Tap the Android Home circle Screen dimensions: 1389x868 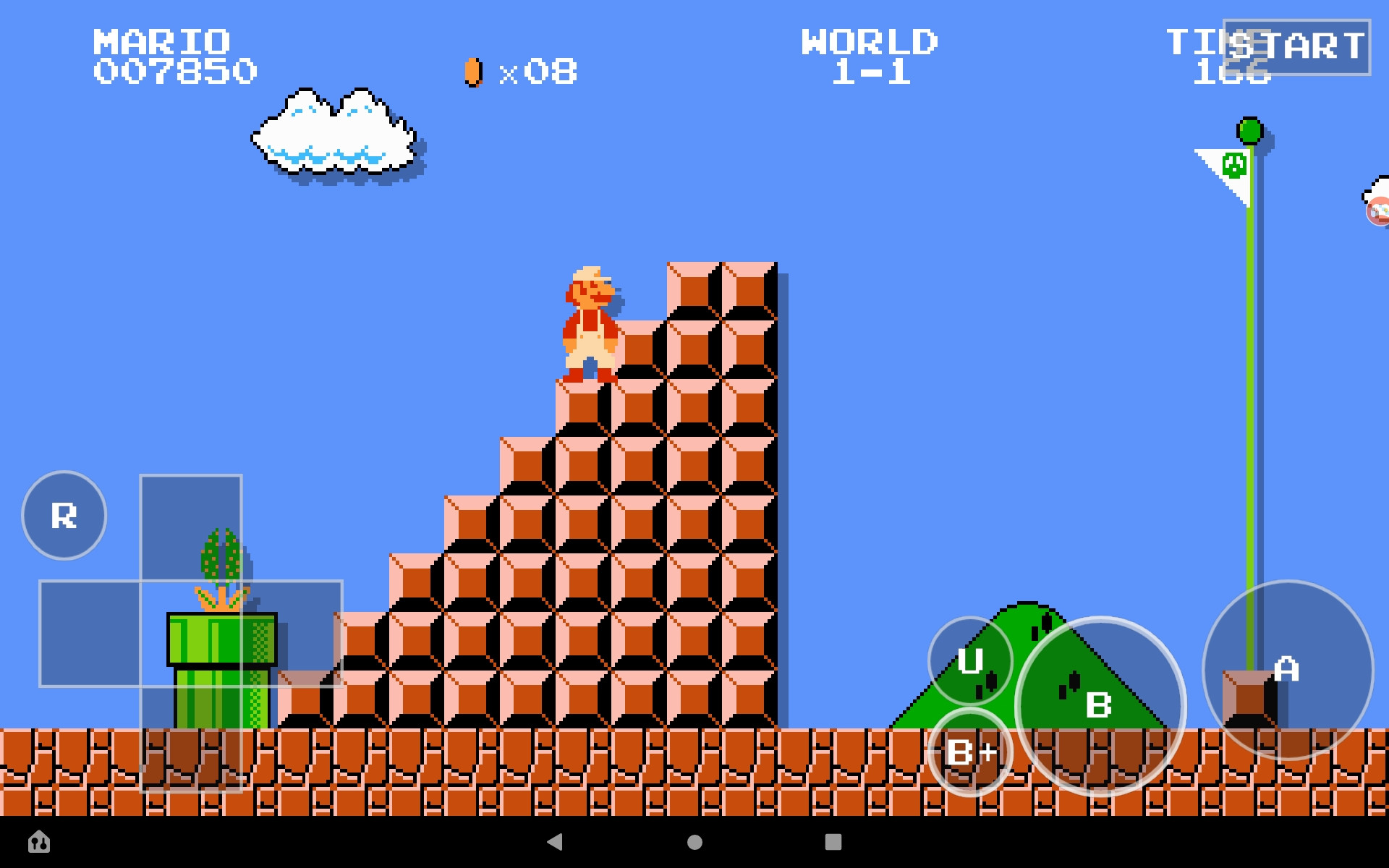pyautogui.click(x=694, y=843)
